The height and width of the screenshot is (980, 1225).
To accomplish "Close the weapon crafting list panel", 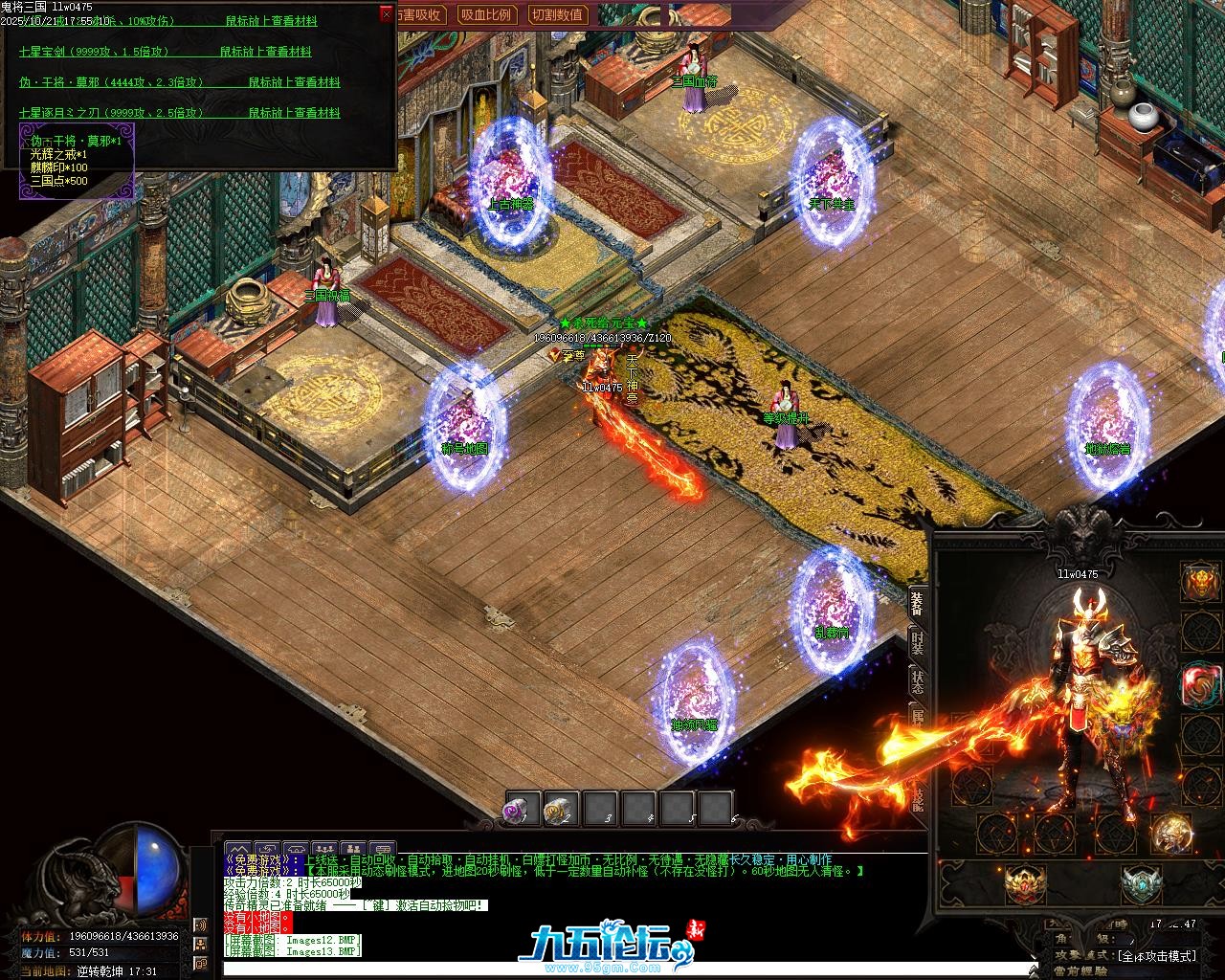I will click(x=386, y=13).
